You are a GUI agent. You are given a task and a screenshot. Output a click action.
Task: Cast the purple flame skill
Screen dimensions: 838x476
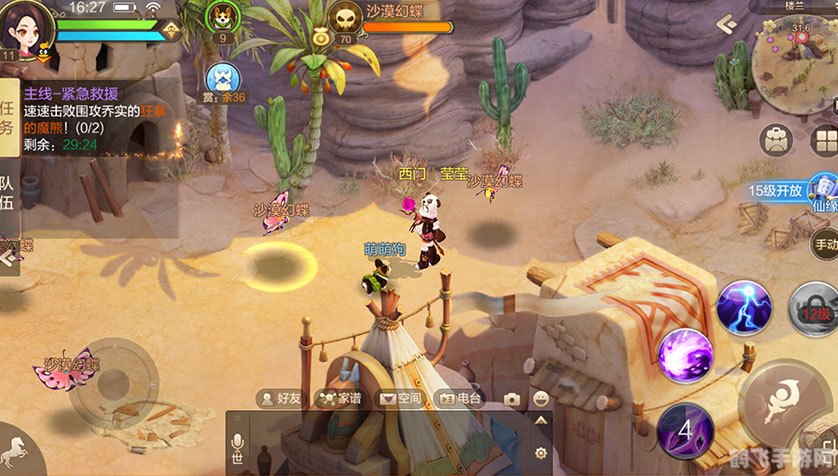click(685, 356)
